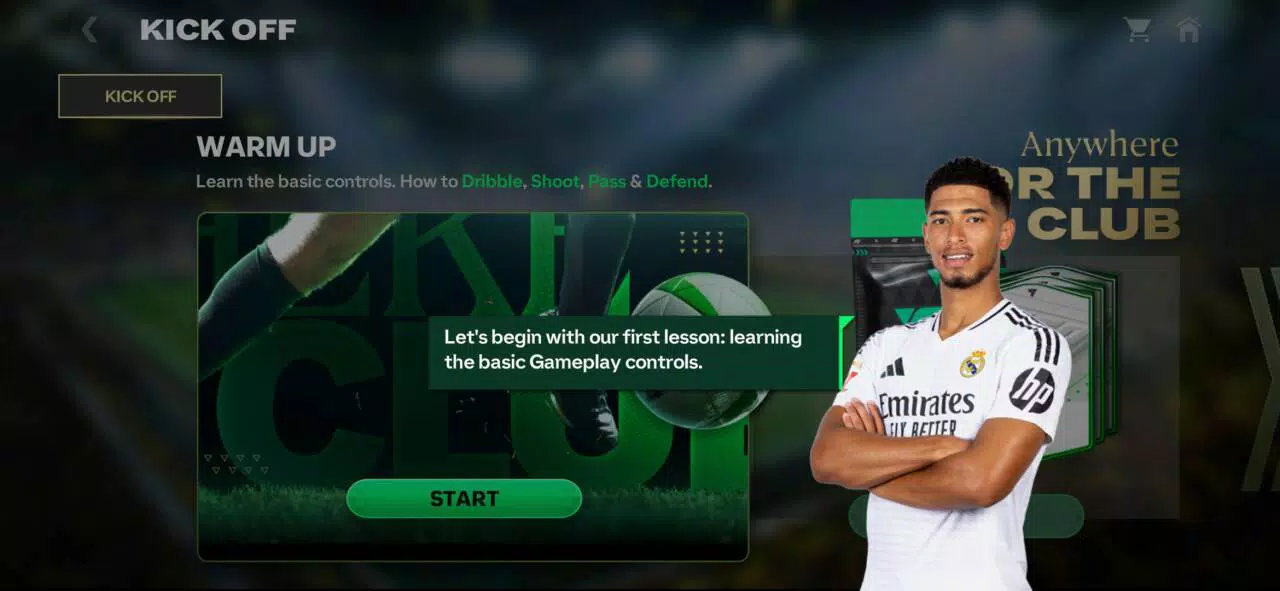
Task: Open the shopping cart store
Action: pos(1137,30)
